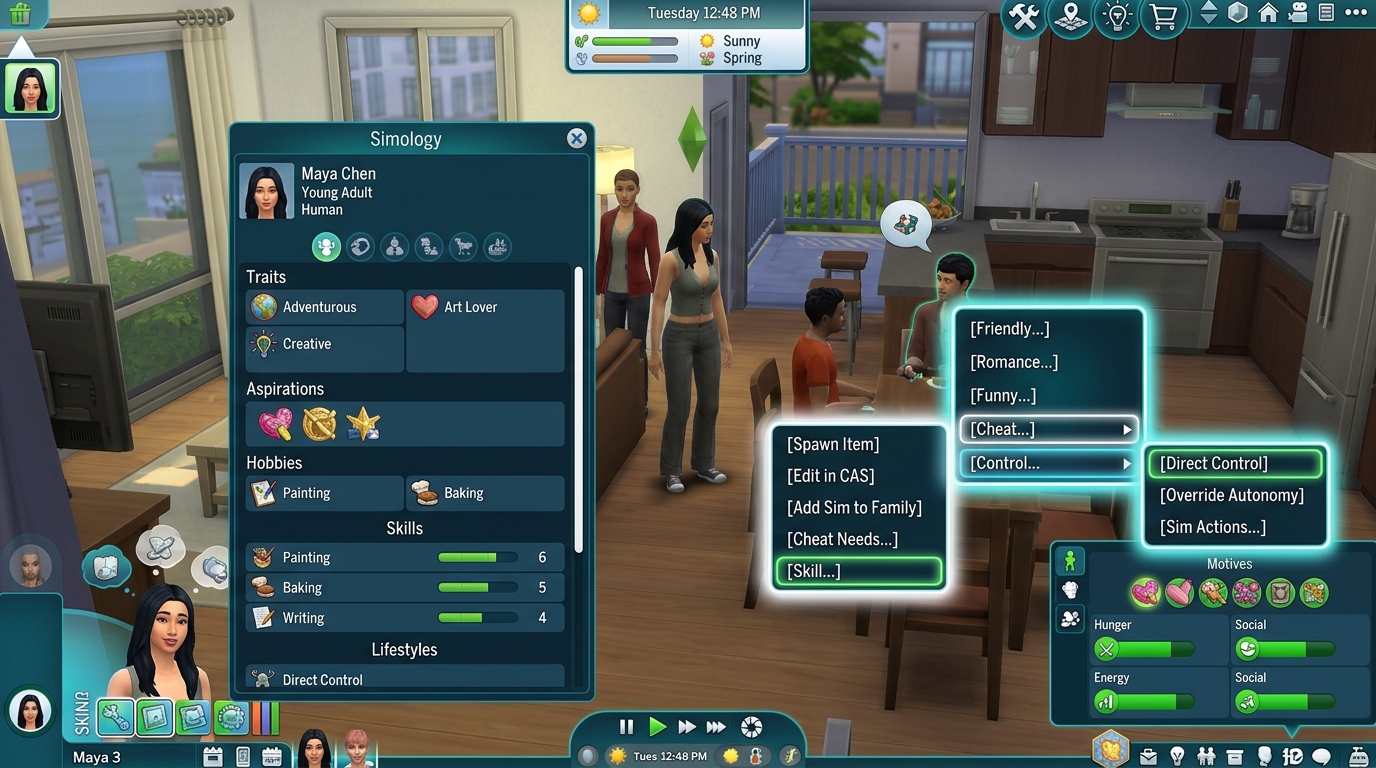Open the Simology menu lightbulb icon bottom right
The height and width of the screenshot is (768, 1376).
(1177, 756)
